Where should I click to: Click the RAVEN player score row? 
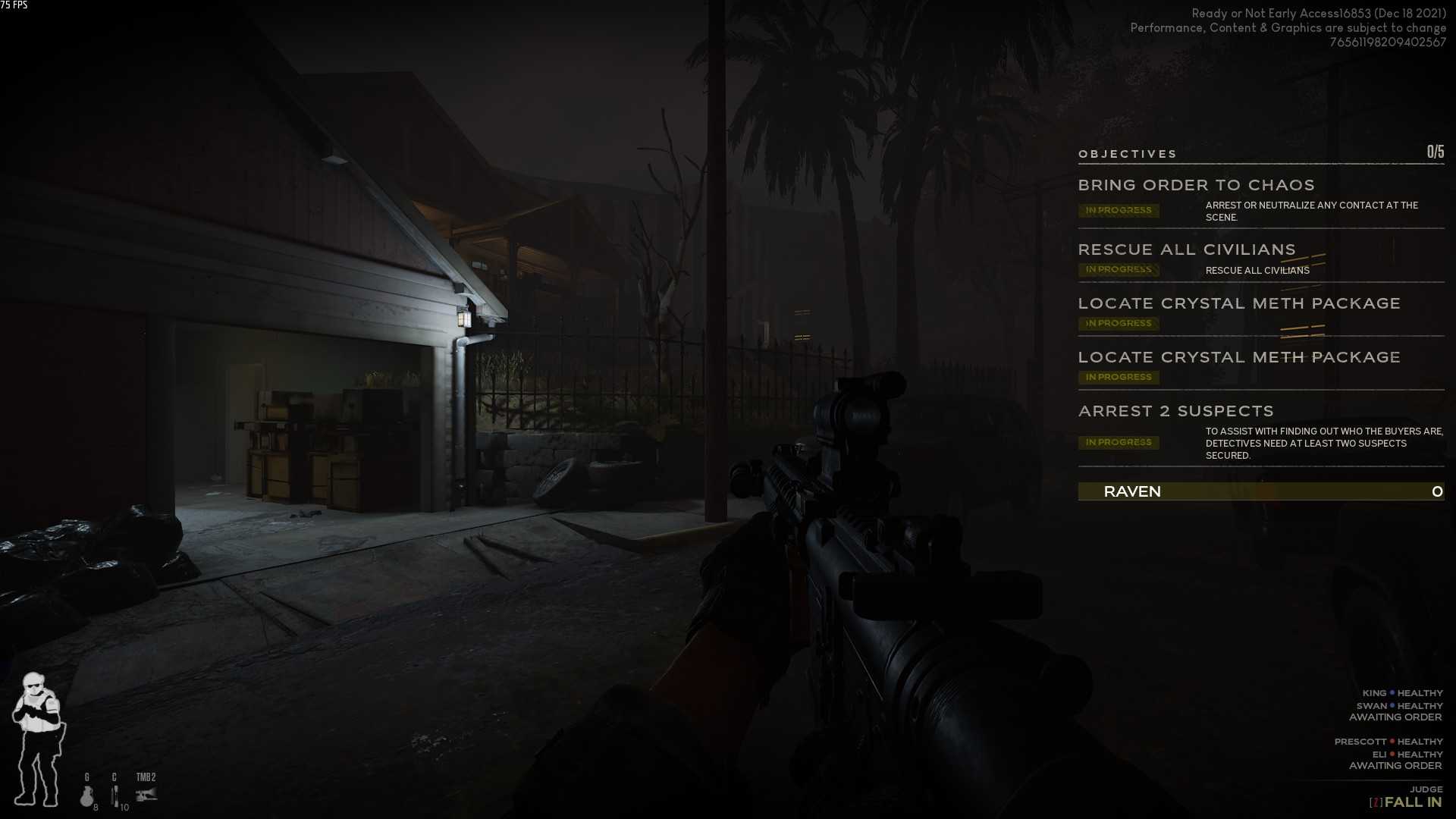[x=1260, y=491]
